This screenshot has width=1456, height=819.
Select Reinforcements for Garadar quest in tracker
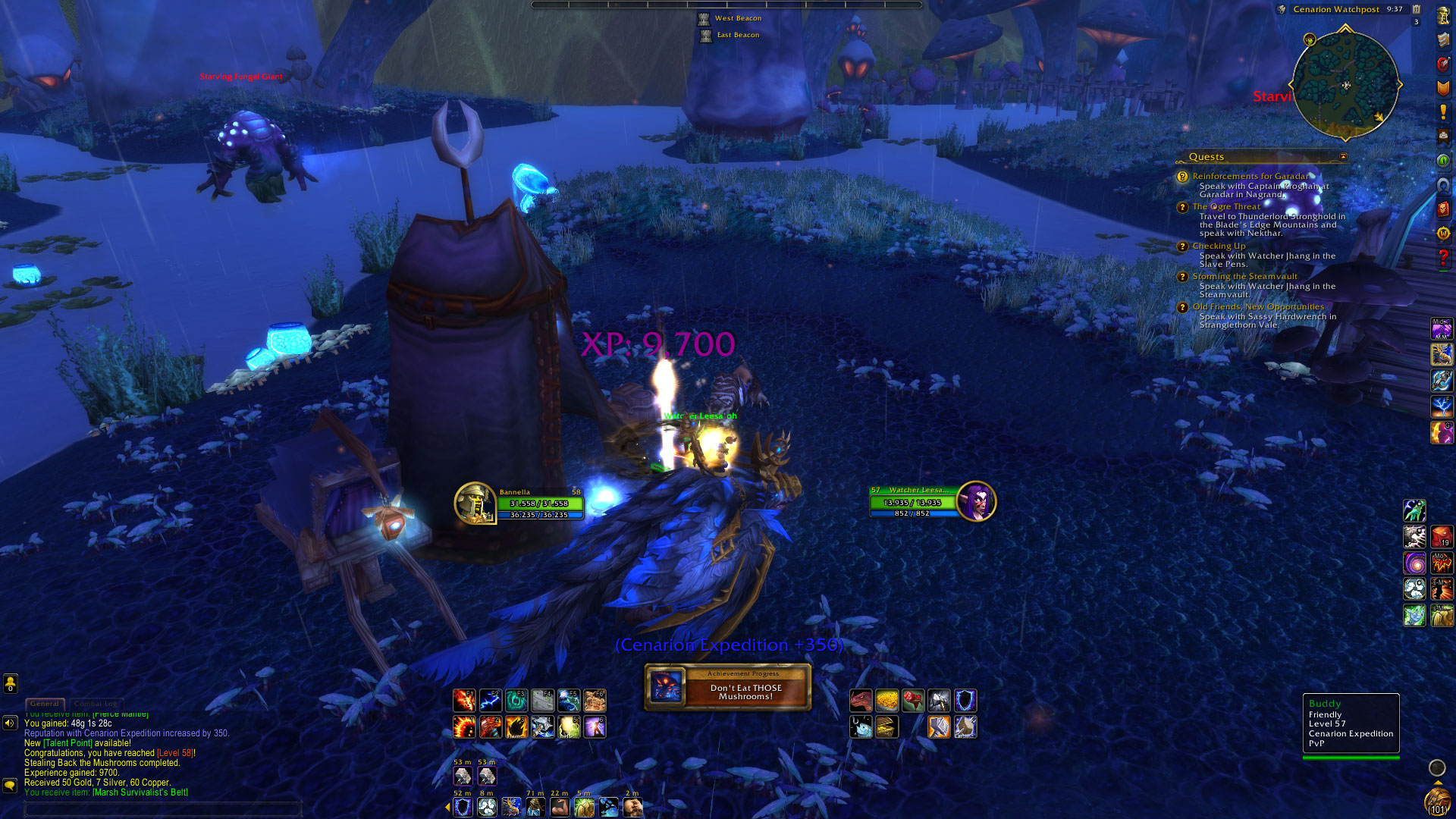tap(1250, 176)
